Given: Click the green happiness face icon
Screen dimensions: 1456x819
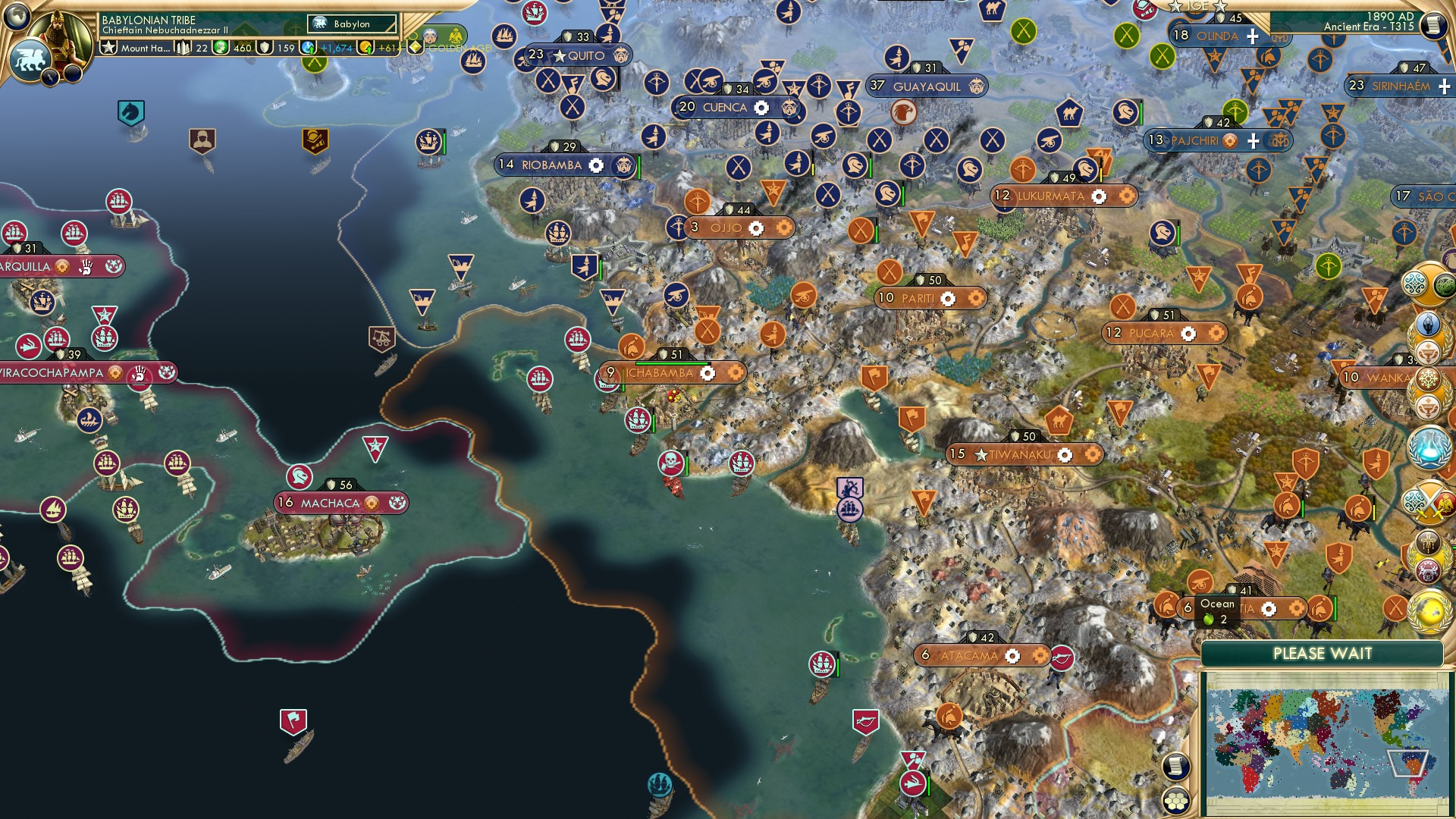Looking at the screenshot, I should click(x=222, y=48).
